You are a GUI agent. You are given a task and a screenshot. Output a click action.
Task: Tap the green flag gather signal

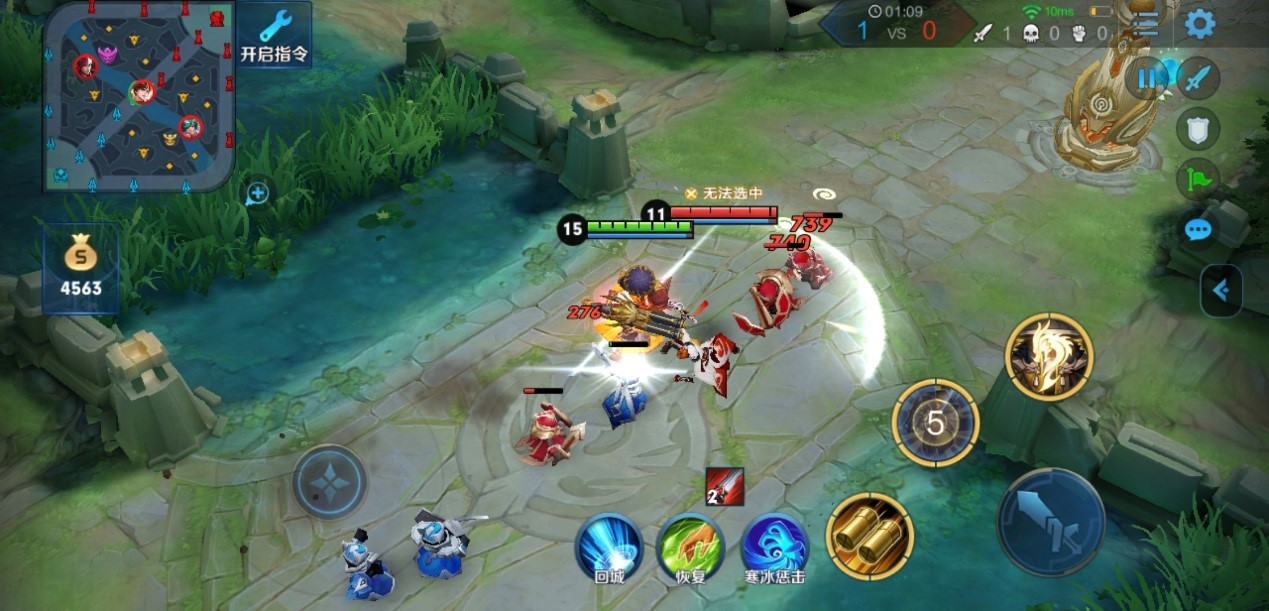point(1197,179)
